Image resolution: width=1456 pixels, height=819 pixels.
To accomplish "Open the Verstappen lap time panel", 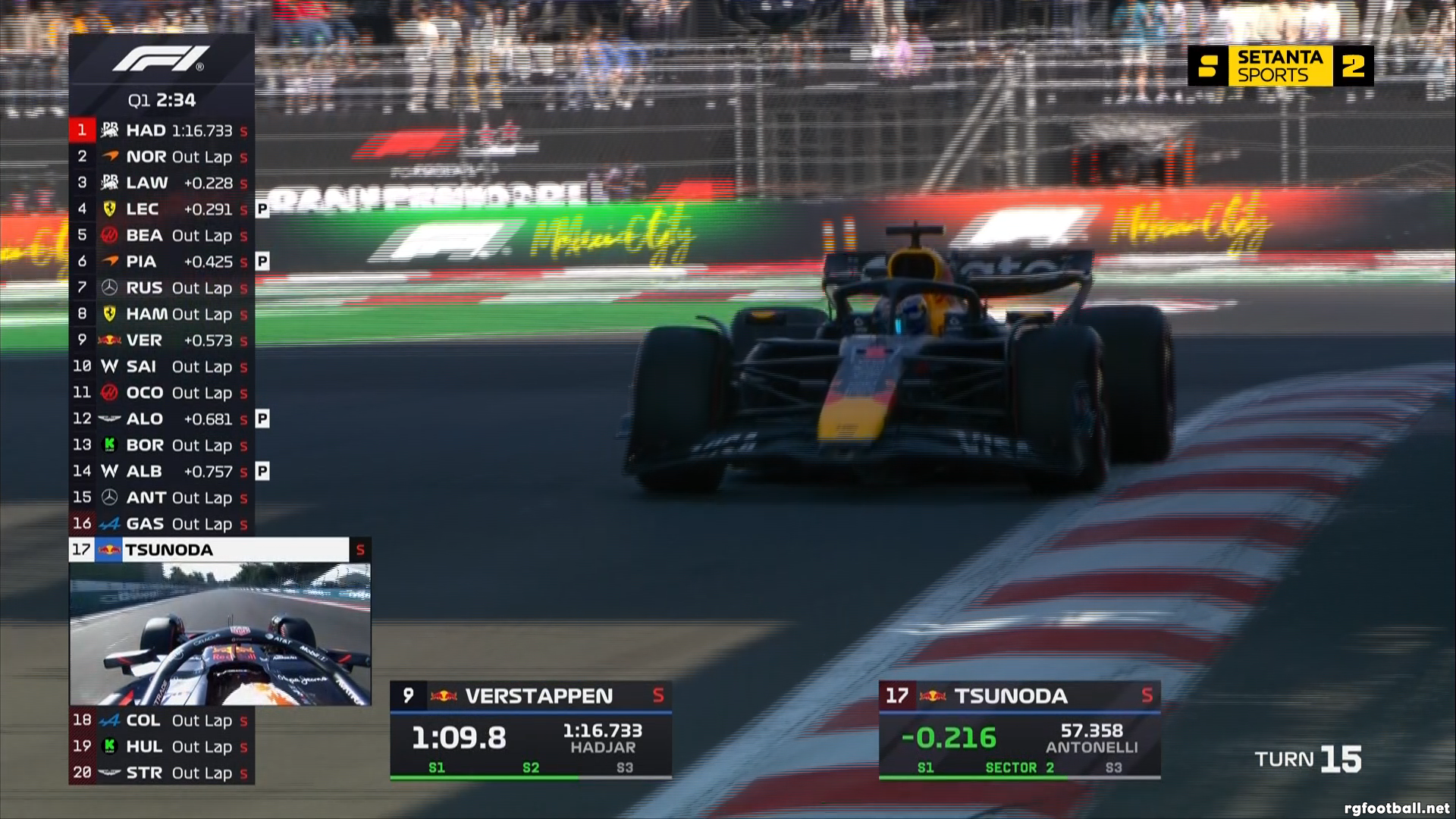I will (x=531, y=730).
